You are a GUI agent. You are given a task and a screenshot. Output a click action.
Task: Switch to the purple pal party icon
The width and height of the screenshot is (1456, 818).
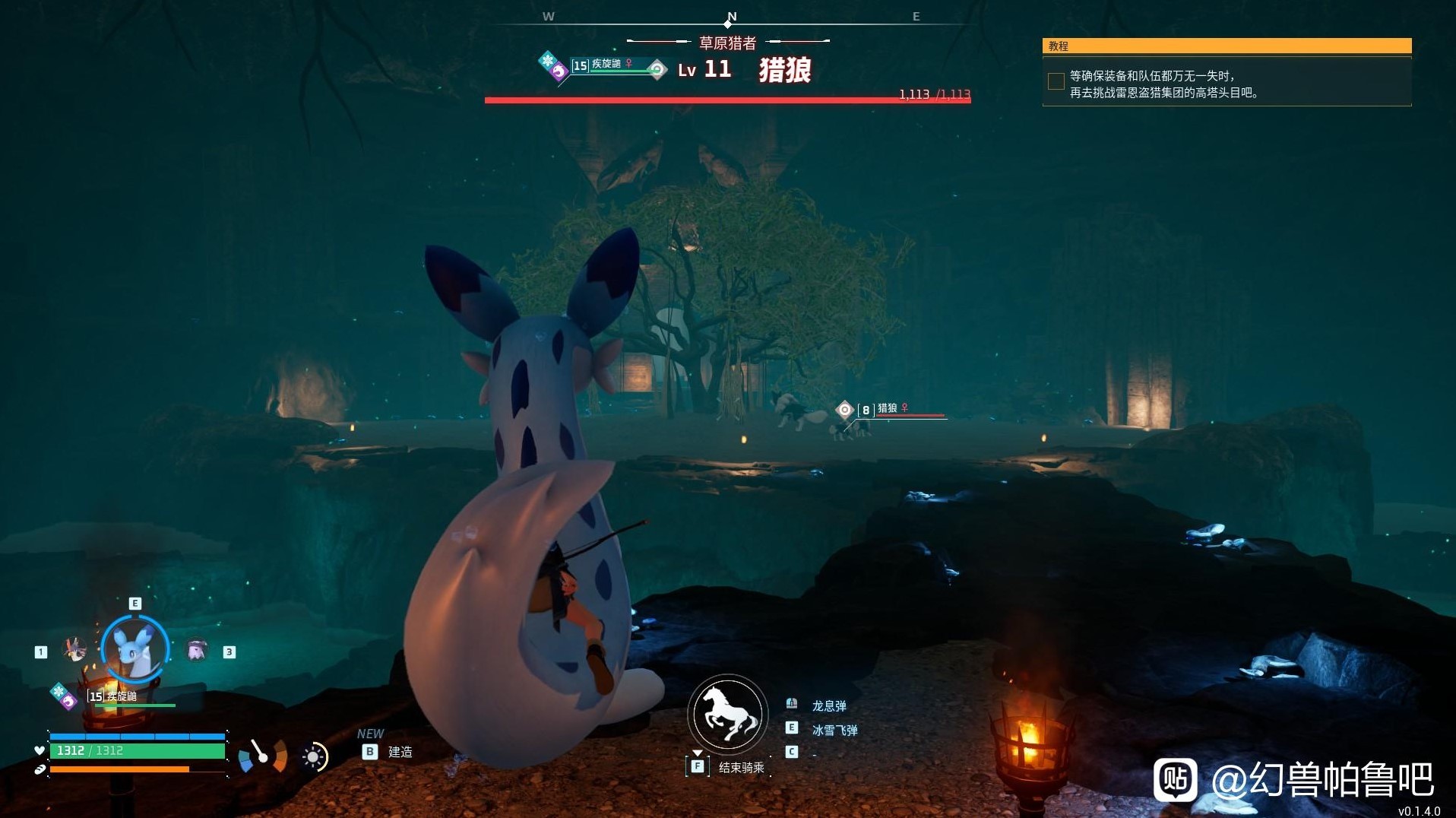click(197, 650)
